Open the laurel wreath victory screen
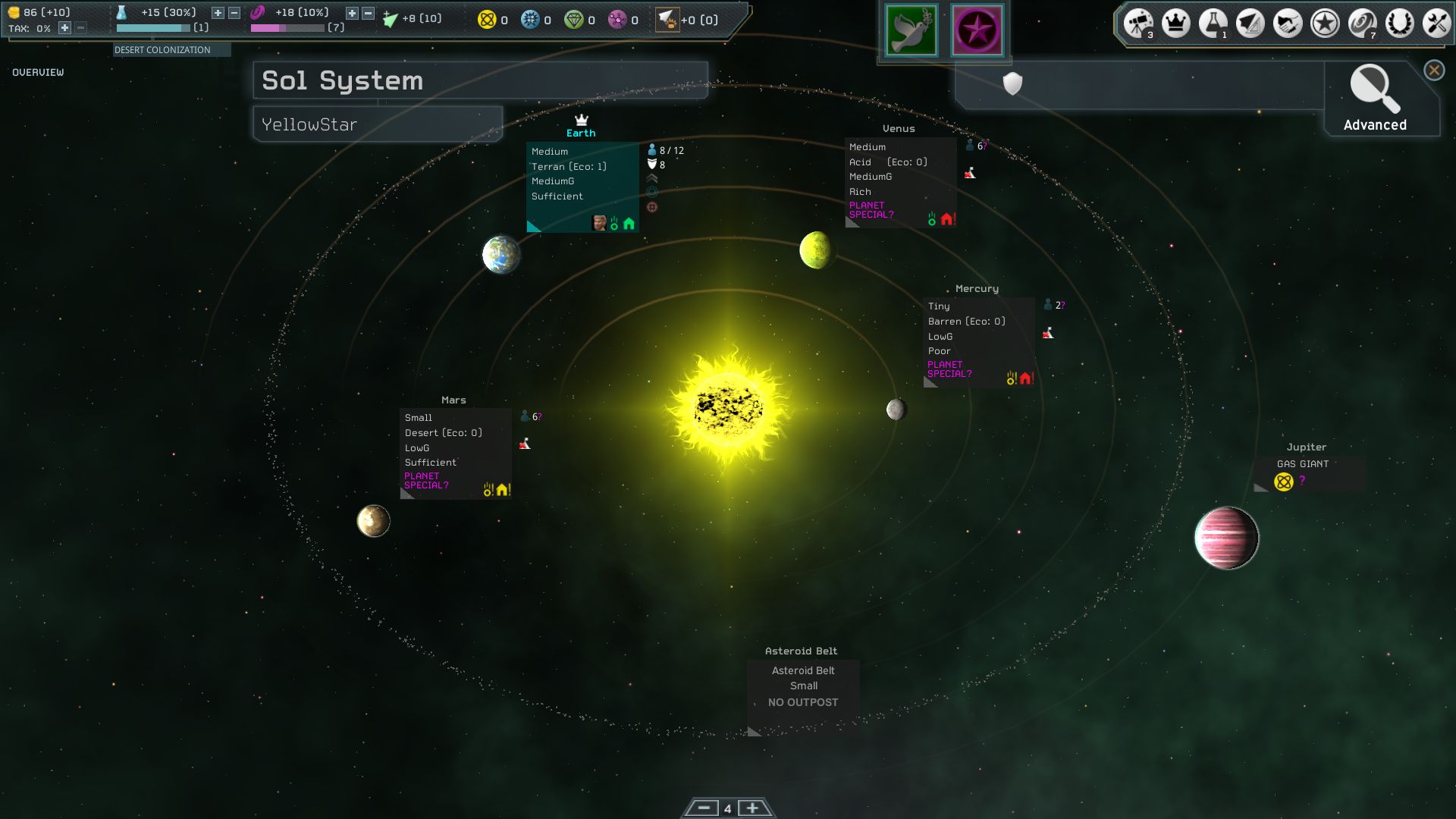The width and height of the screenshot is (1456, 819). tap(1399, 24)
